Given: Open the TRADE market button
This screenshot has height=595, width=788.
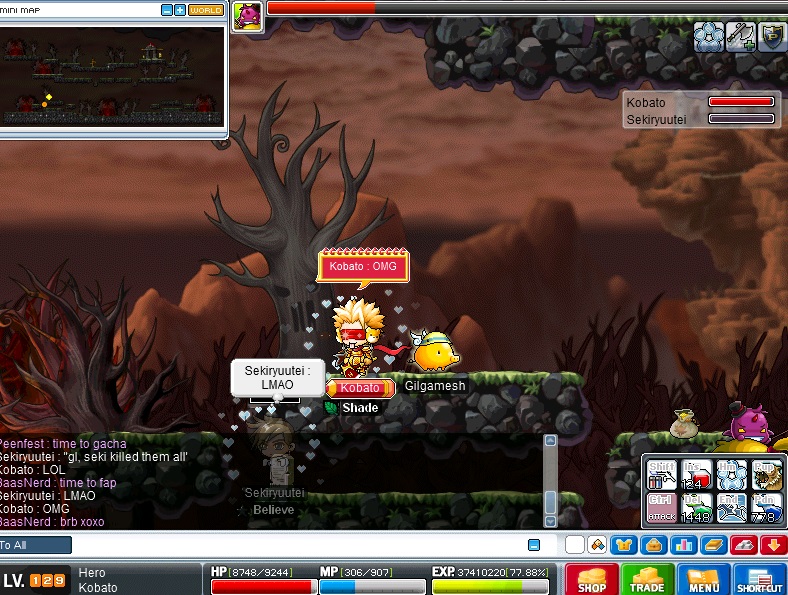Looking at the screenshot, I should [x=647, y=580].
